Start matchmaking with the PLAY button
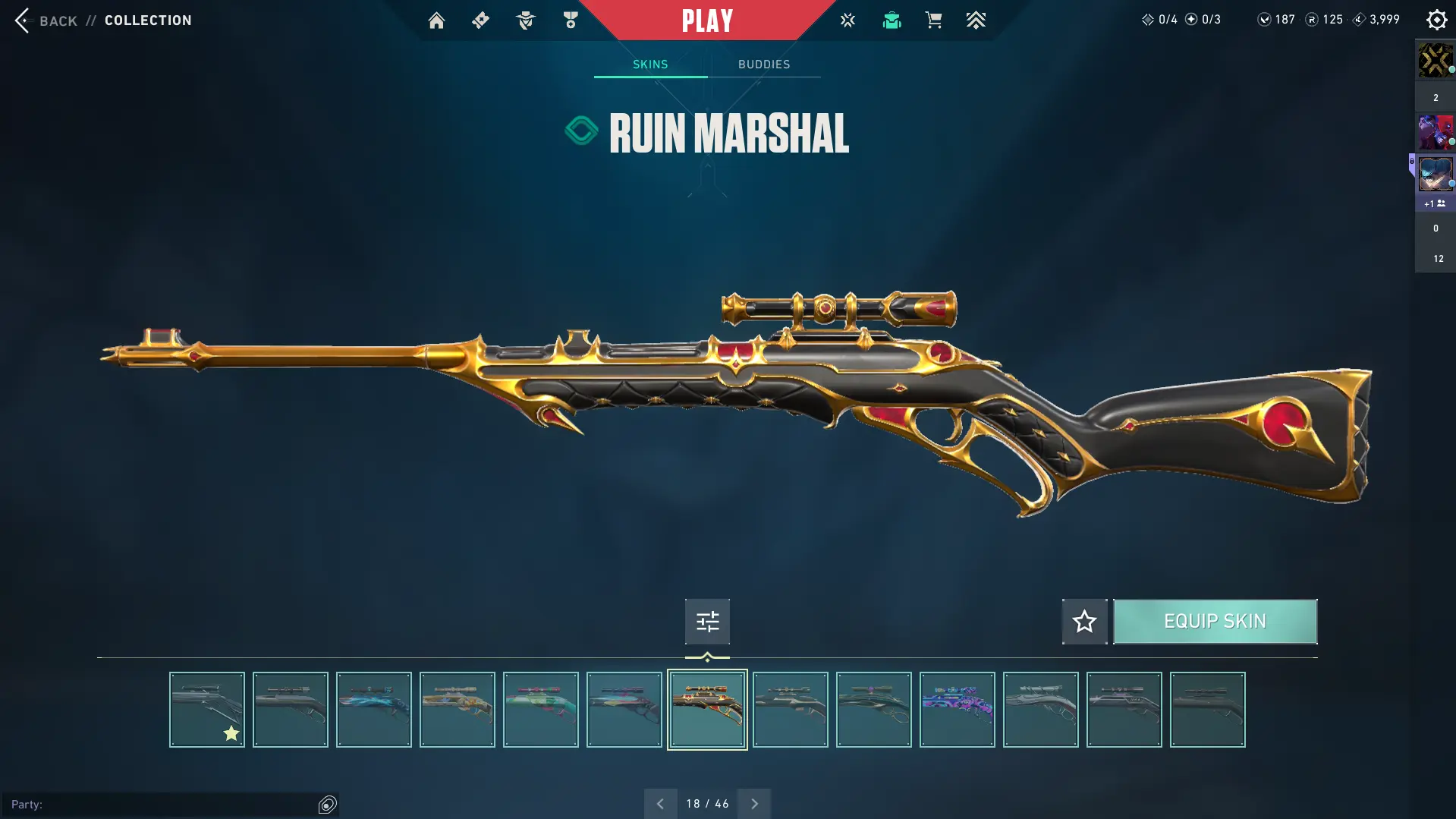 pyautogui.click(x=707, y=20)
